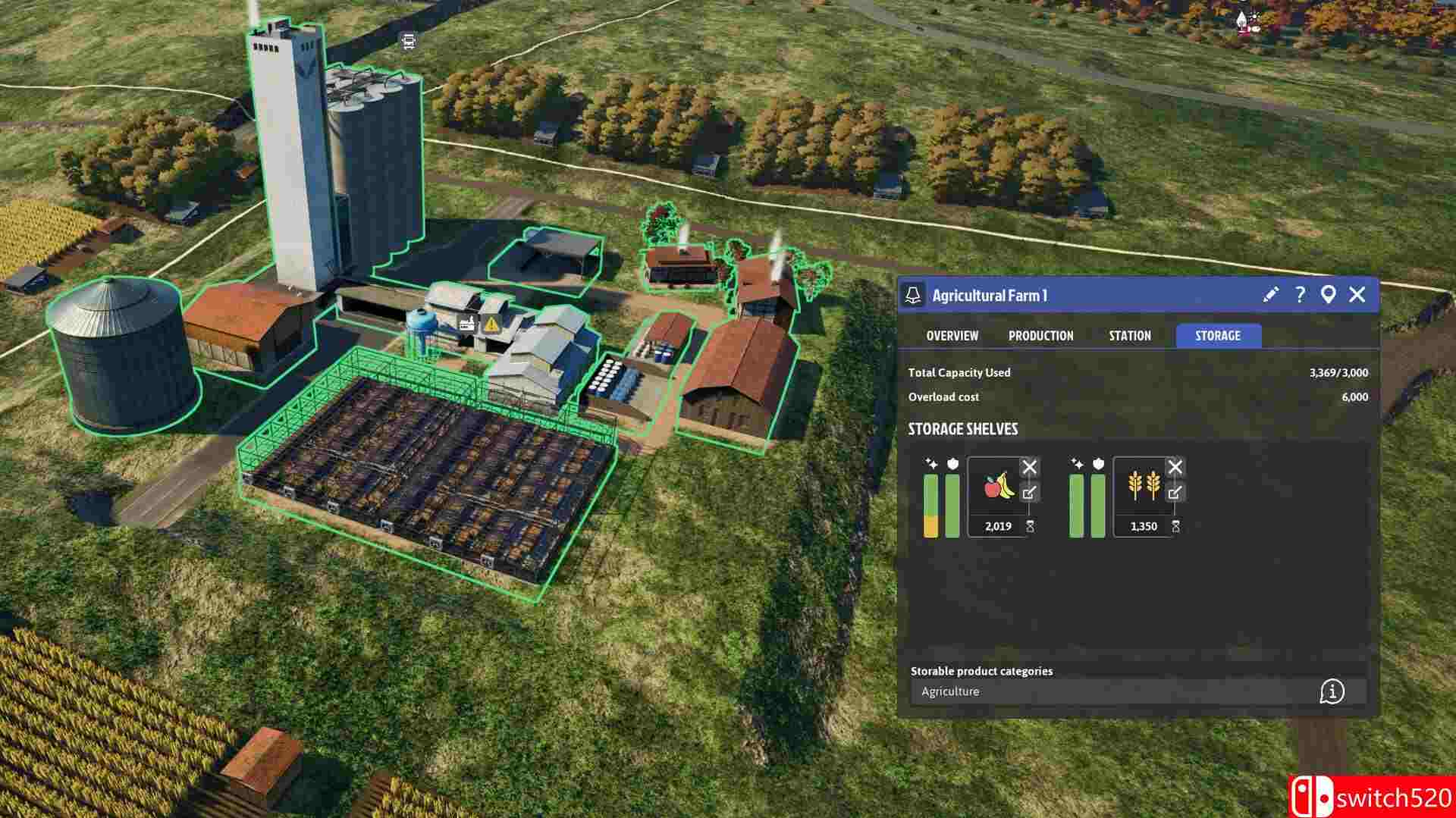Remove the fruit shelf with its X button
This screenshot has width=1456, height=818.
coord(1031,466)
